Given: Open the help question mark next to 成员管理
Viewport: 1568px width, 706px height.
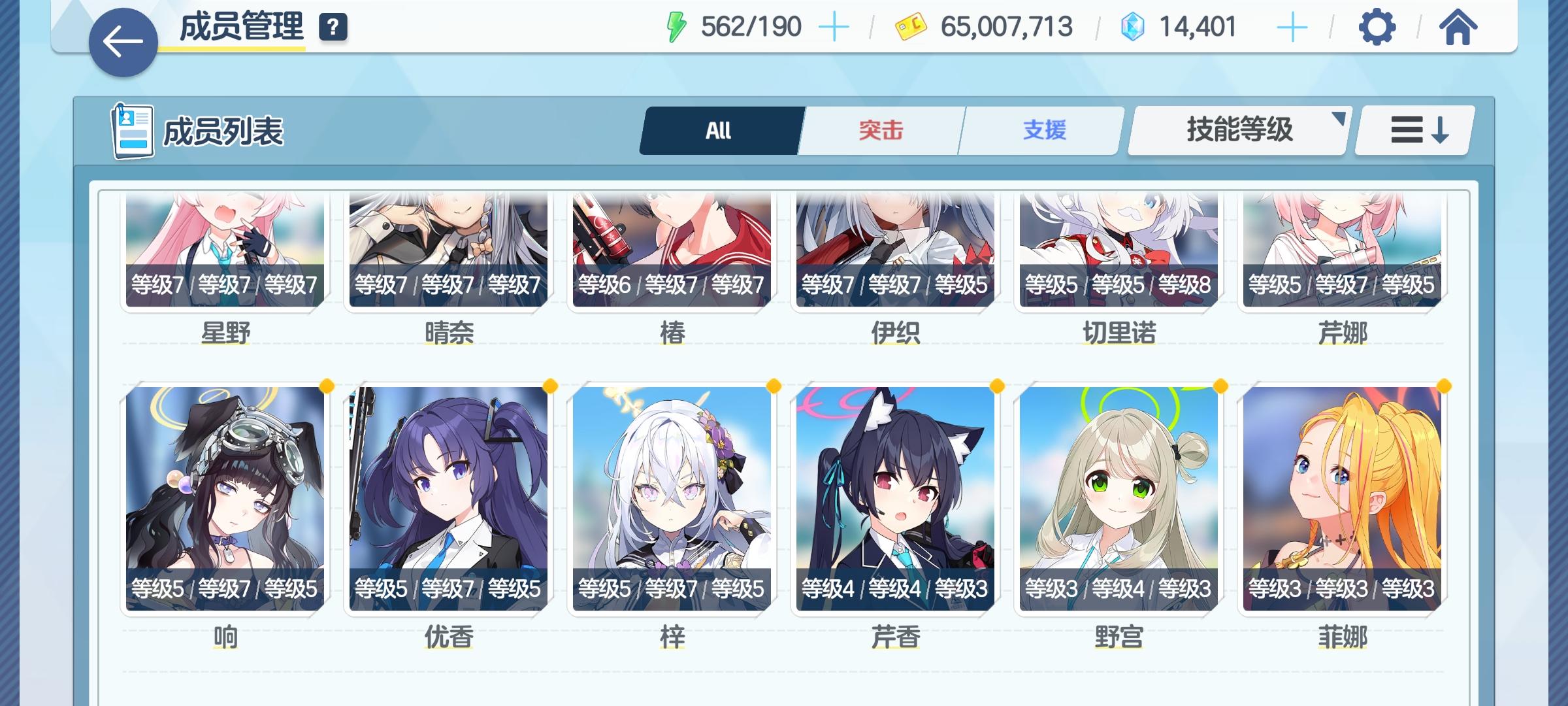Looking at the screenshot, I should pyautogui.click(x=333, y=27).
